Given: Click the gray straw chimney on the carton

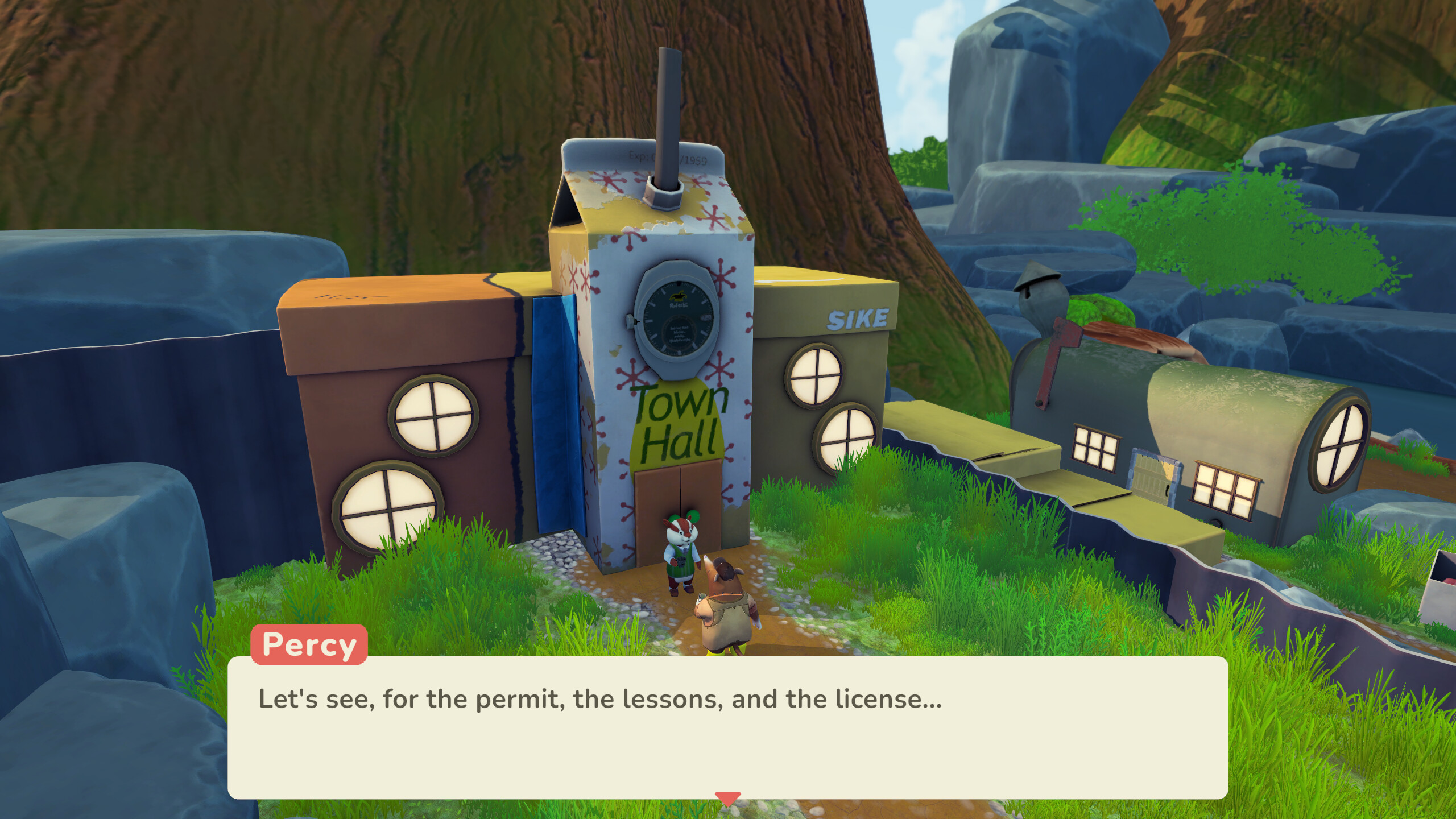Looking at the screenshot, I should (x=667, y=114).
